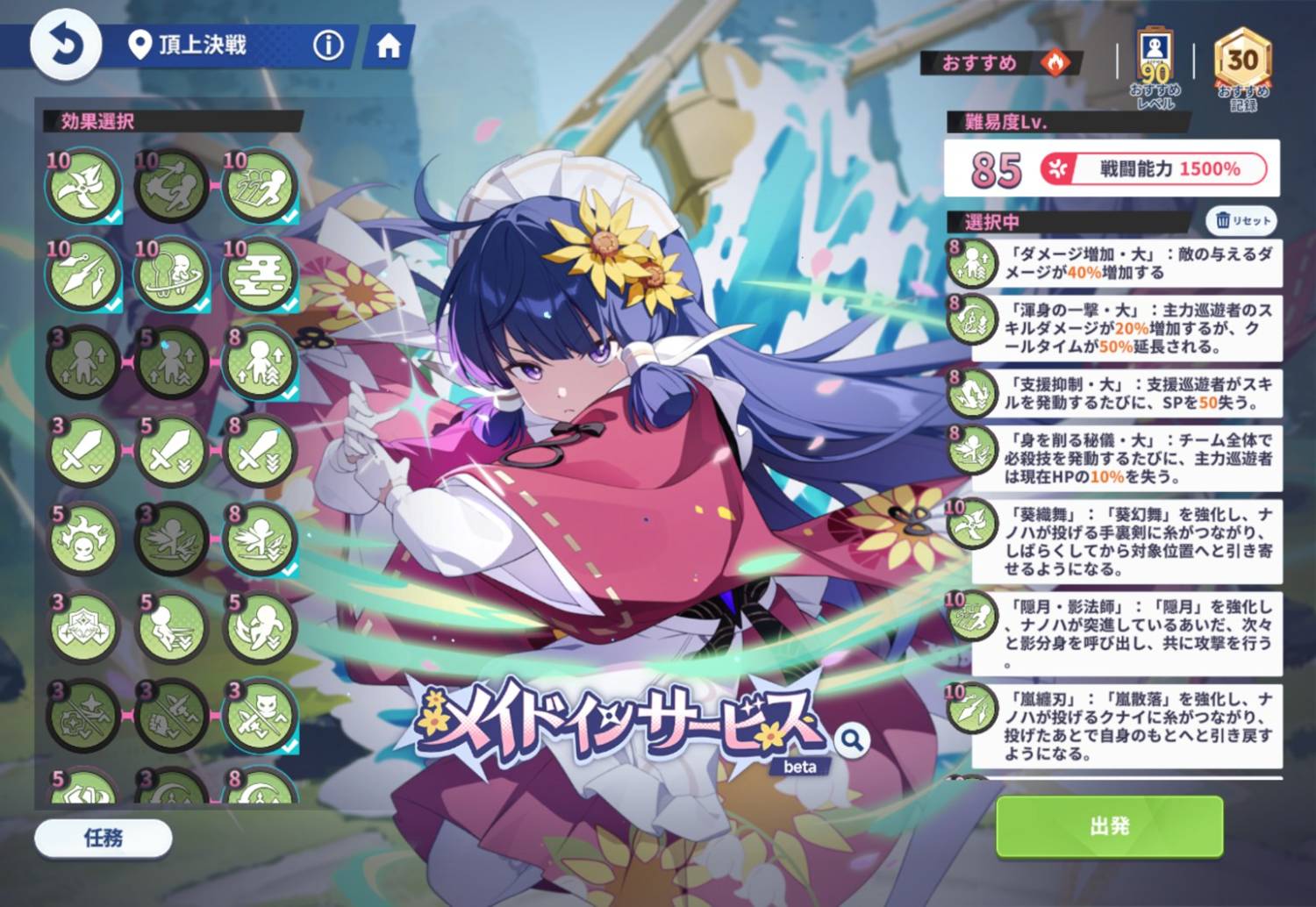Select the running speed effect icon rated 10

click(259, 184)
